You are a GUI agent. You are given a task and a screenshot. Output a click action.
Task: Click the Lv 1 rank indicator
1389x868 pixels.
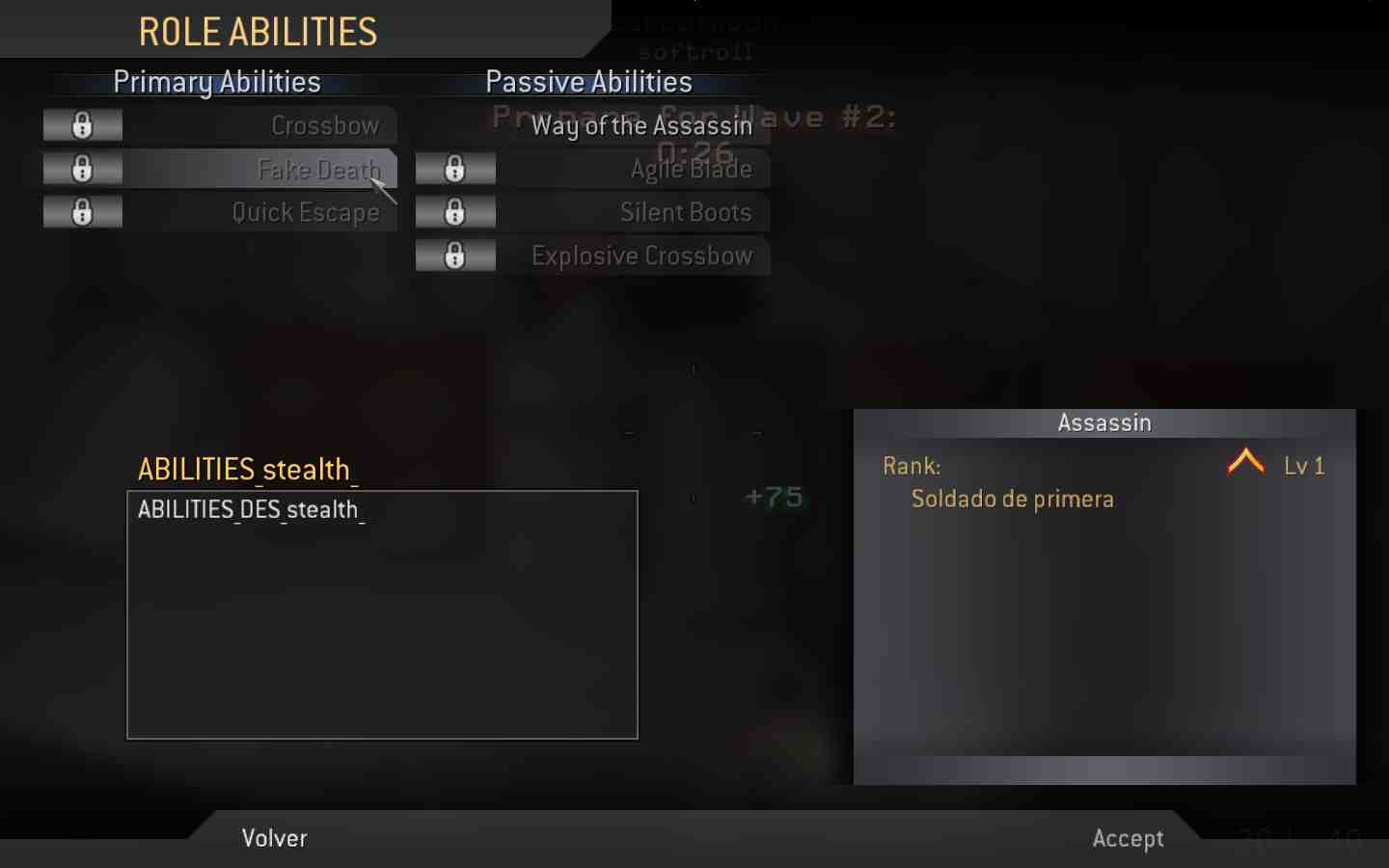point(1306,466)
